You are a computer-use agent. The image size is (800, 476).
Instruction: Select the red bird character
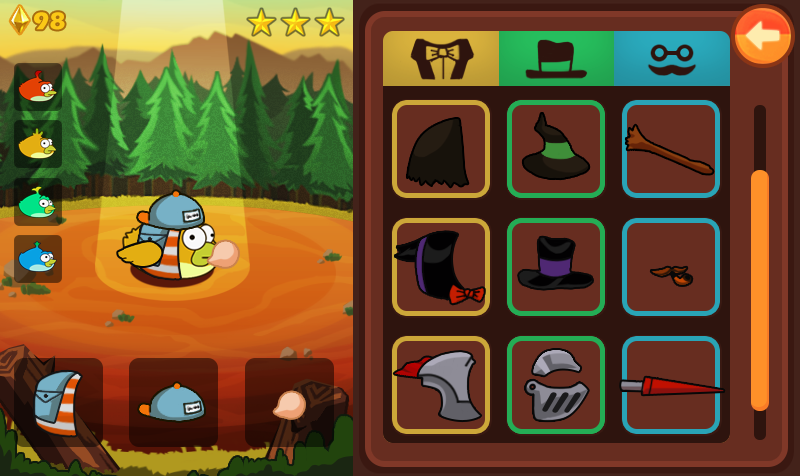(x=38, y=87)
